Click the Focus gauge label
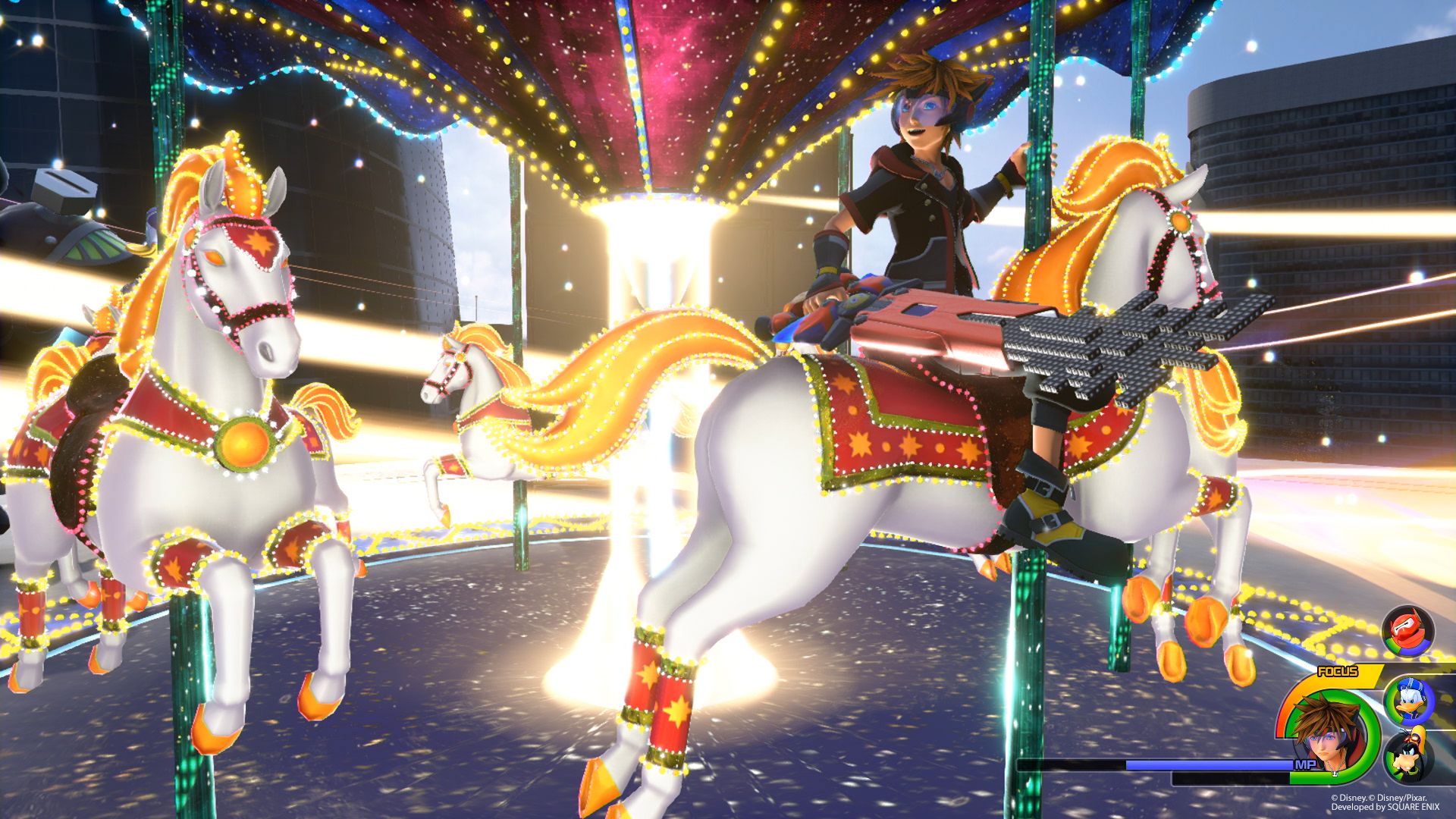Image resolution: width=1456 pixels, height=819 pixels. 1338,670
